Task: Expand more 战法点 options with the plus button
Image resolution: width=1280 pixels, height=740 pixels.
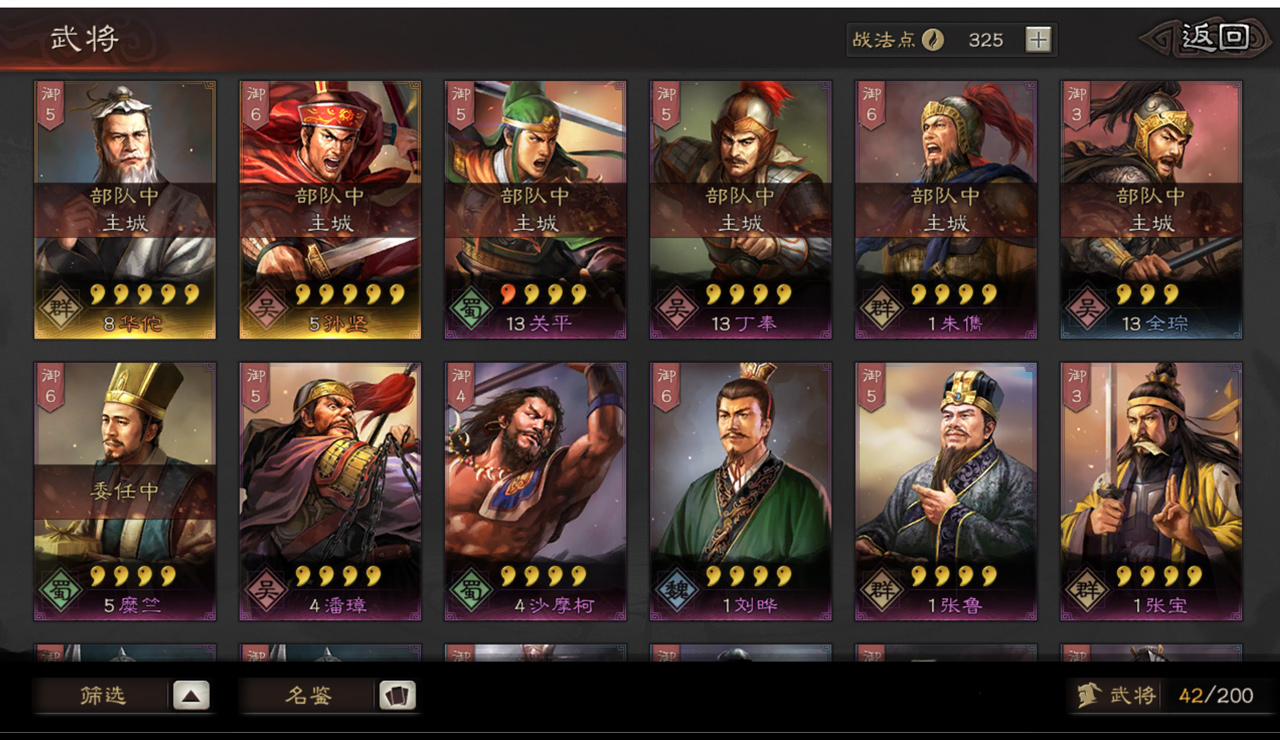Action: coord(1037,39)
